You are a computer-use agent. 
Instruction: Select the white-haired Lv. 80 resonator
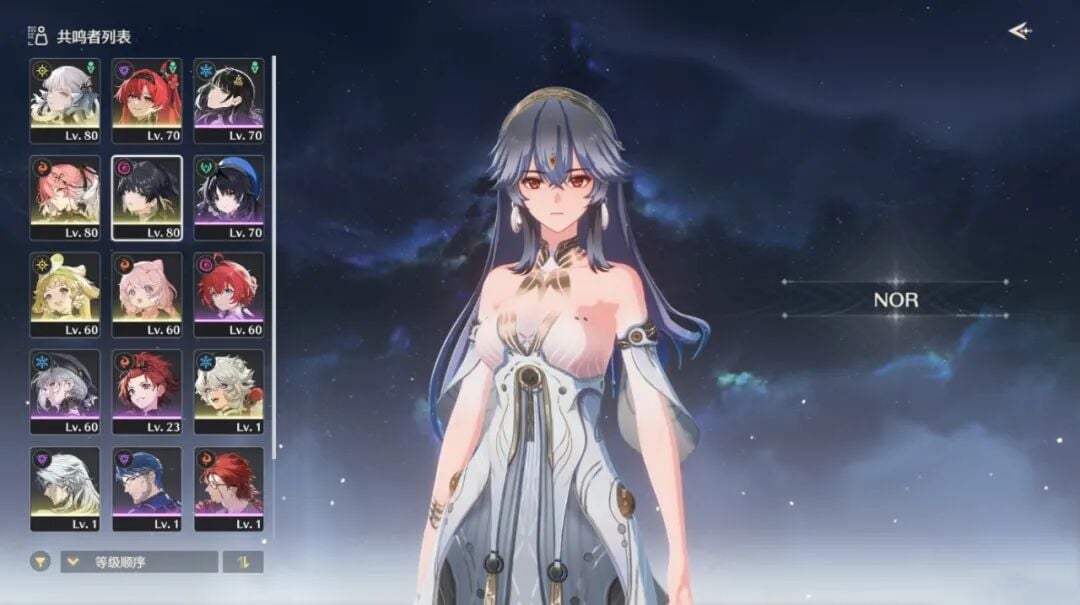[x=65, y=100]
